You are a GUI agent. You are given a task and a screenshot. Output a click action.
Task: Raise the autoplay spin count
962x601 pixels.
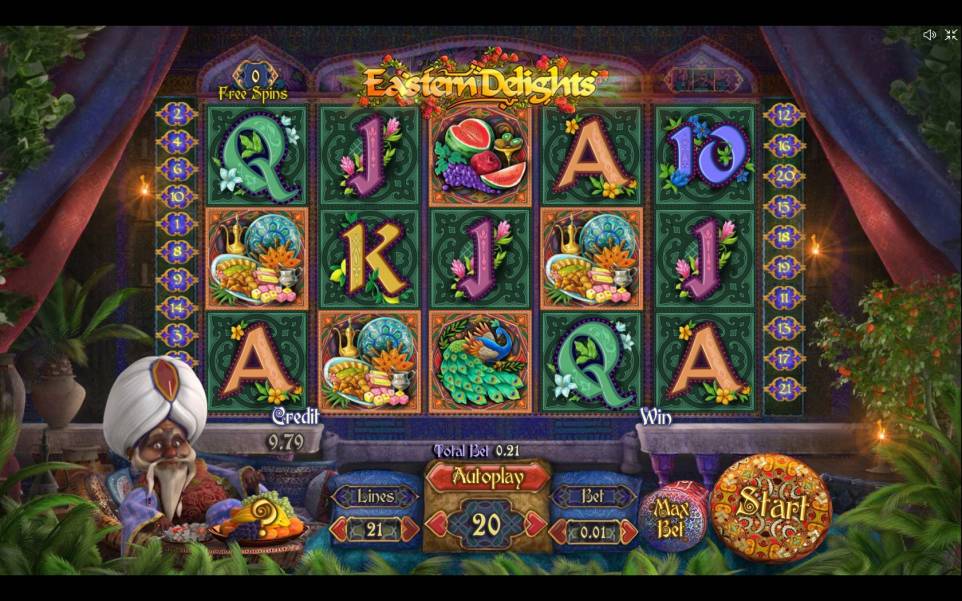[538, 523]
